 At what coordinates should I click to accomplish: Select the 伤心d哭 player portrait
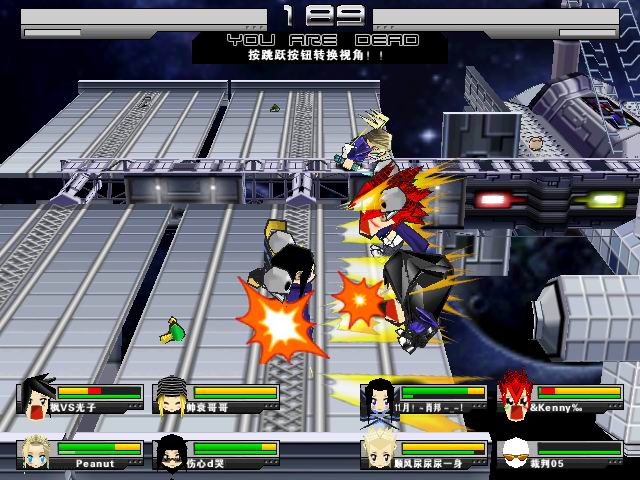pyautogui.click(x=171, y=454)
